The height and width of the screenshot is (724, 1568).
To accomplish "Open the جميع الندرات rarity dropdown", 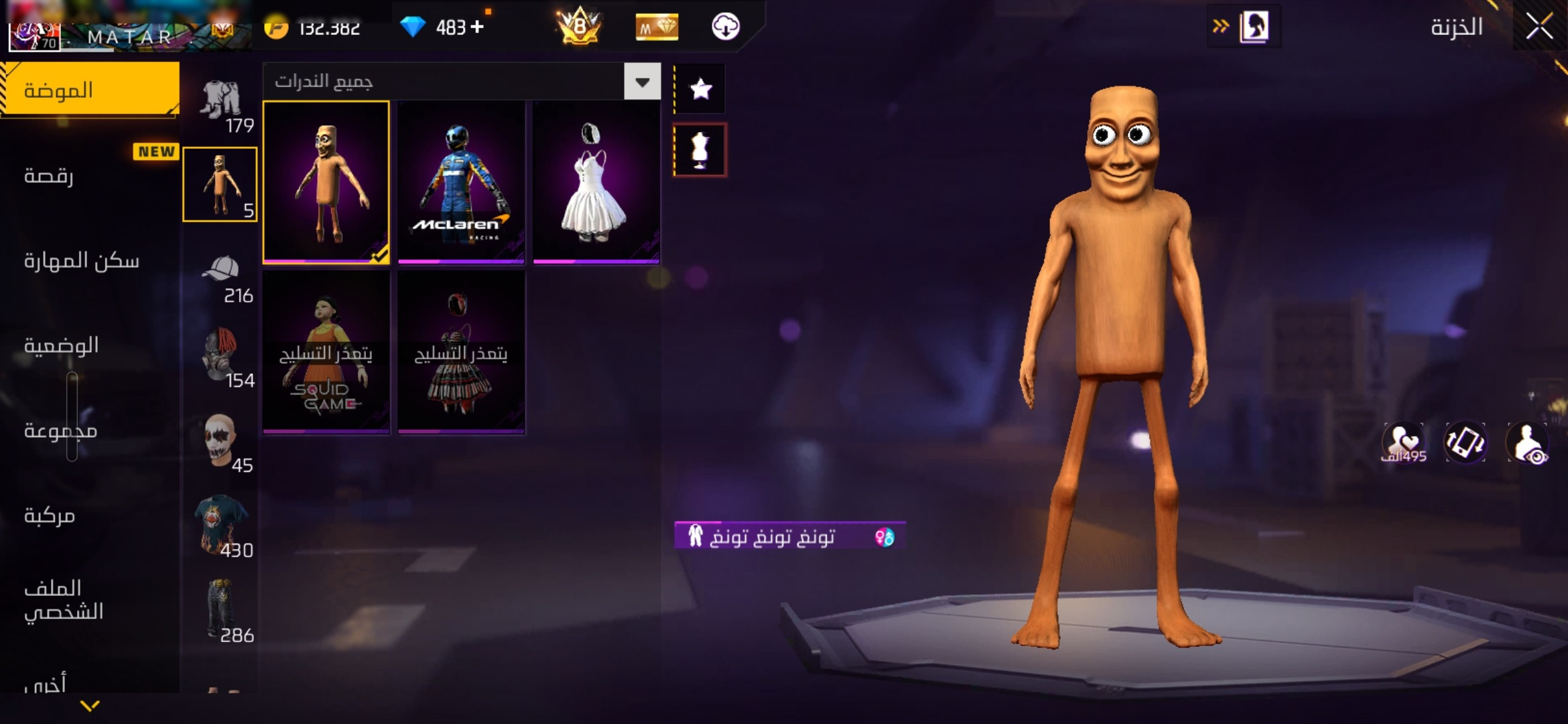I will 642,82.
